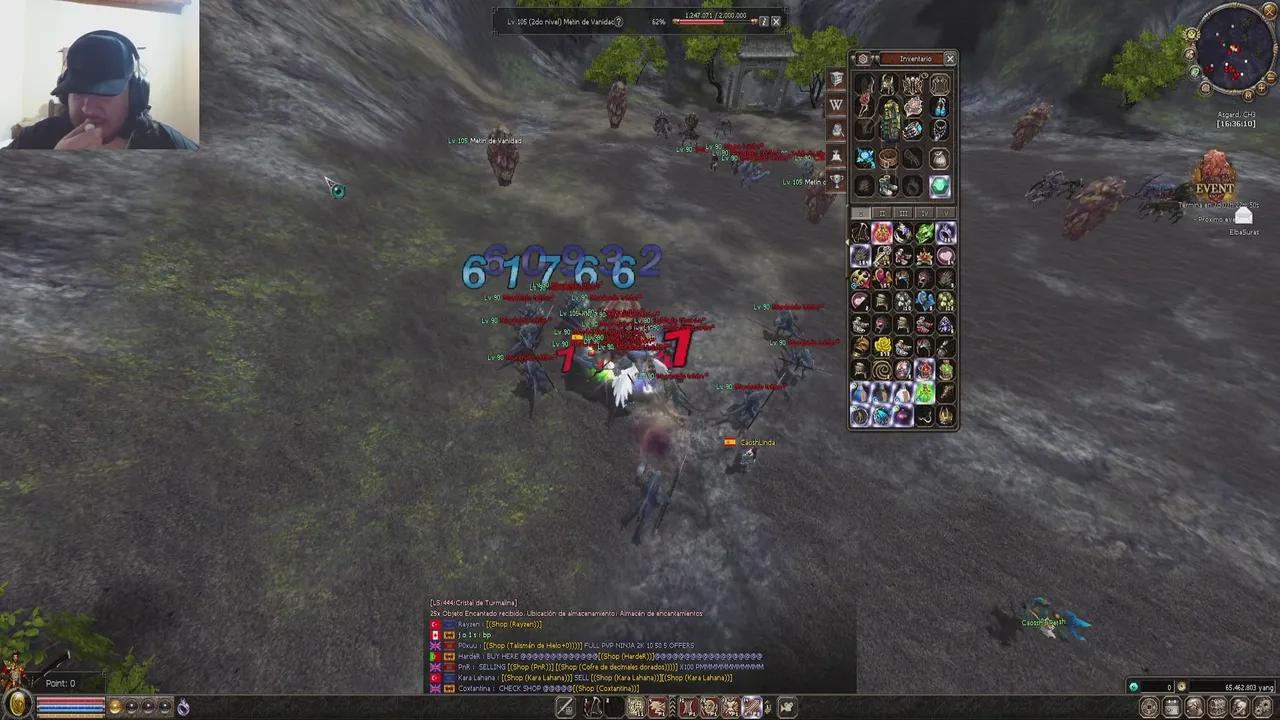The image size is (1280, 720).
Task: Click the help question-mark icon on the Metin boss bar
Action: point(618,21)
